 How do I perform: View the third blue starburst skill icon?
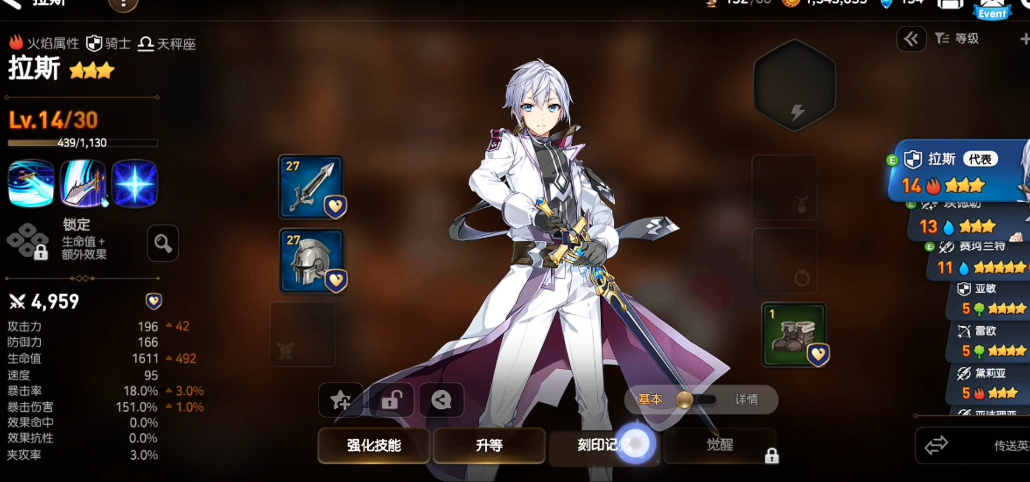click(135, 183)
